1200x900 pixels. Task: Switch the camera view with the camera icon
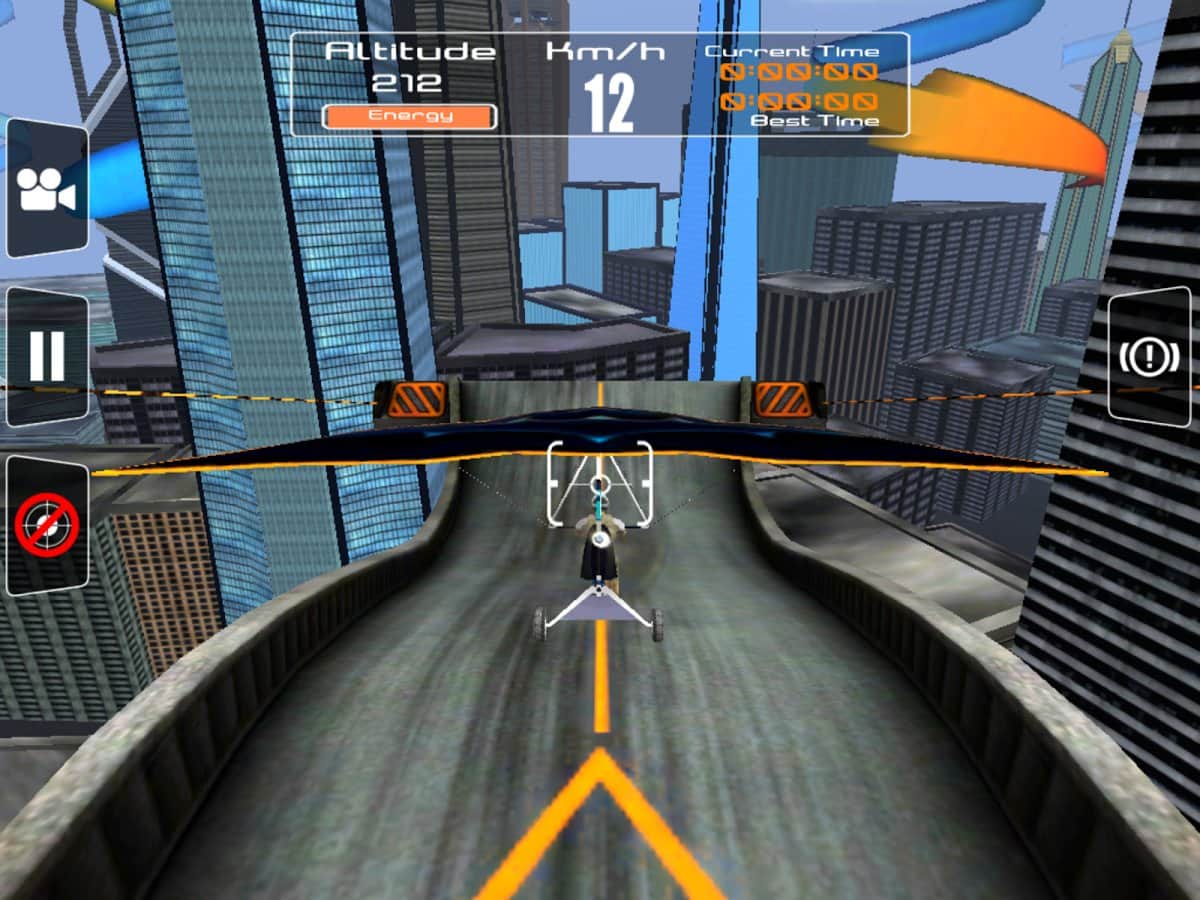[x=47, y=190]
